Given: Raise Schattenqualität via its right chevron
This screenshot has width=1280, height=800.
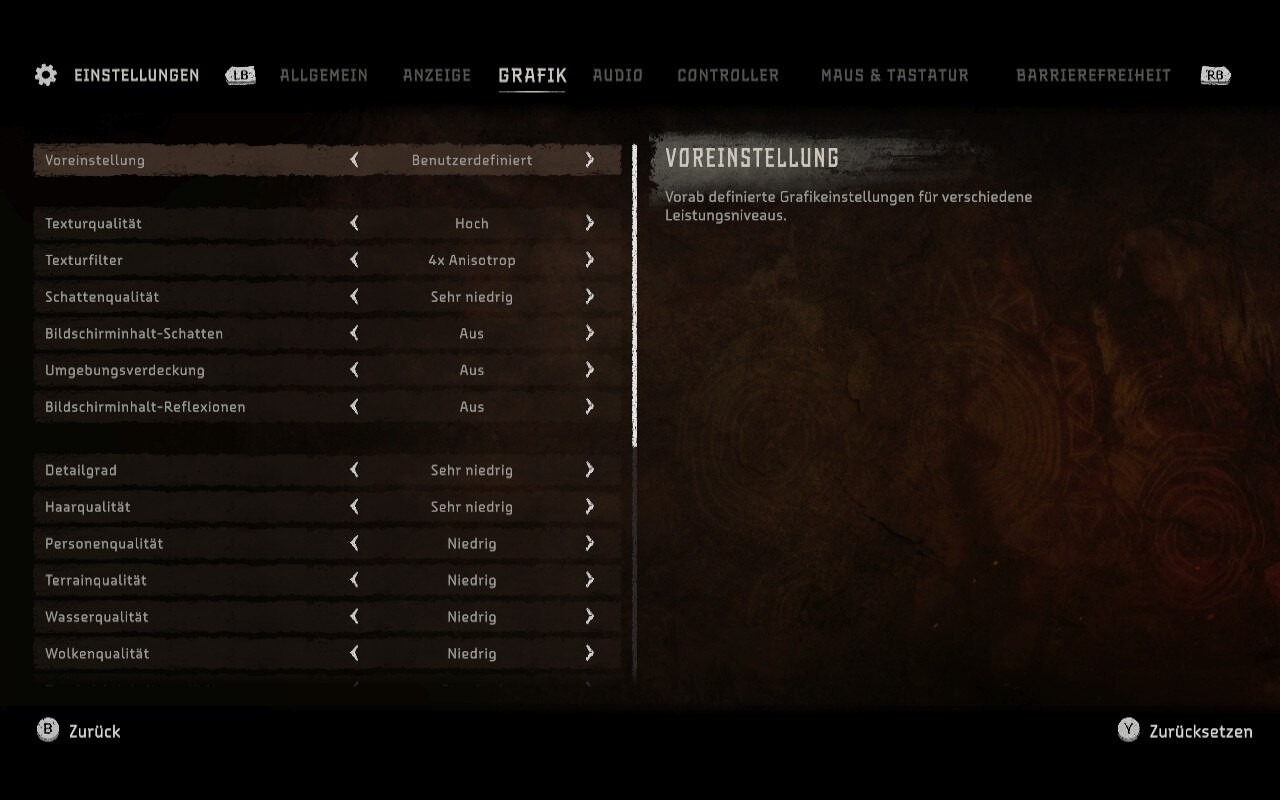Looking at the screenshot, I should pos(589,297).
